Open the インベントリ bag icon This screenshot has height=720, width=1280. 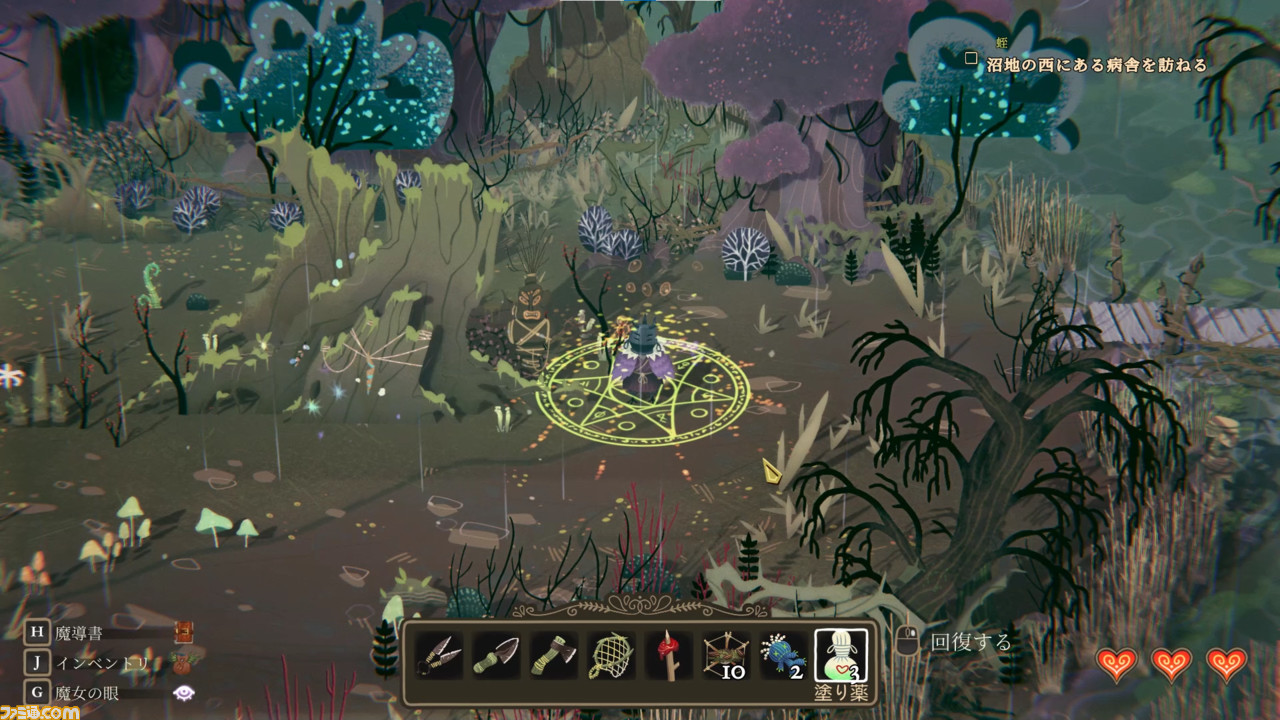(182, 661)
